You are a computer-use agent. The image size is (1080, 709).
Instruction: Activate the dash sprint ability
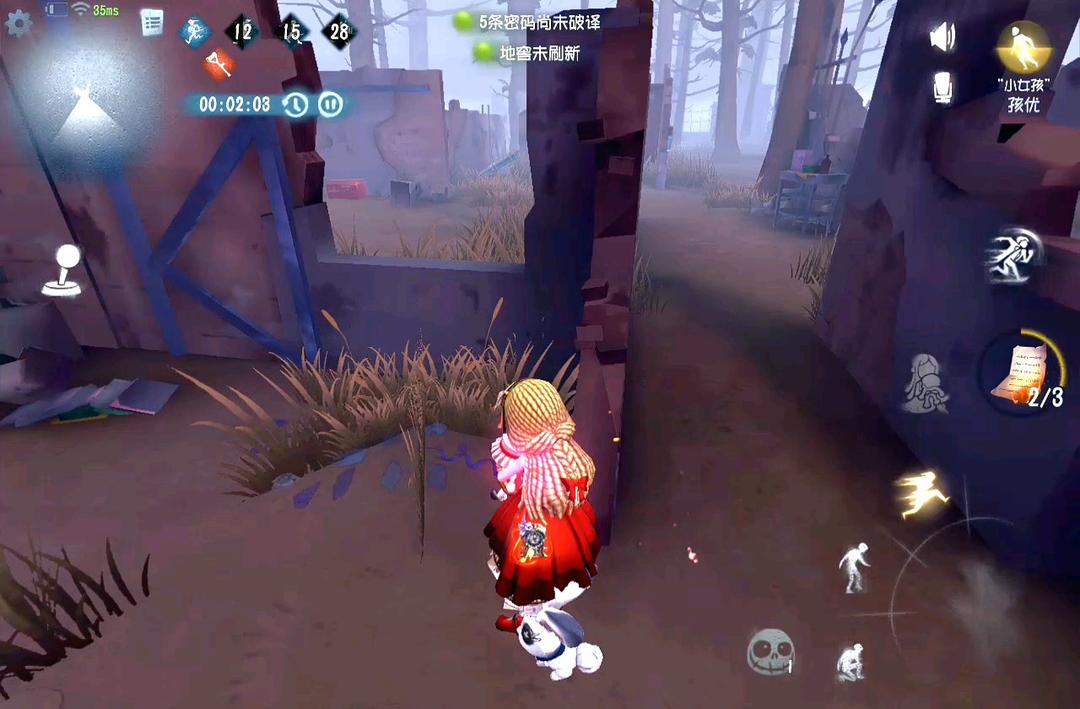(1013, 257)
